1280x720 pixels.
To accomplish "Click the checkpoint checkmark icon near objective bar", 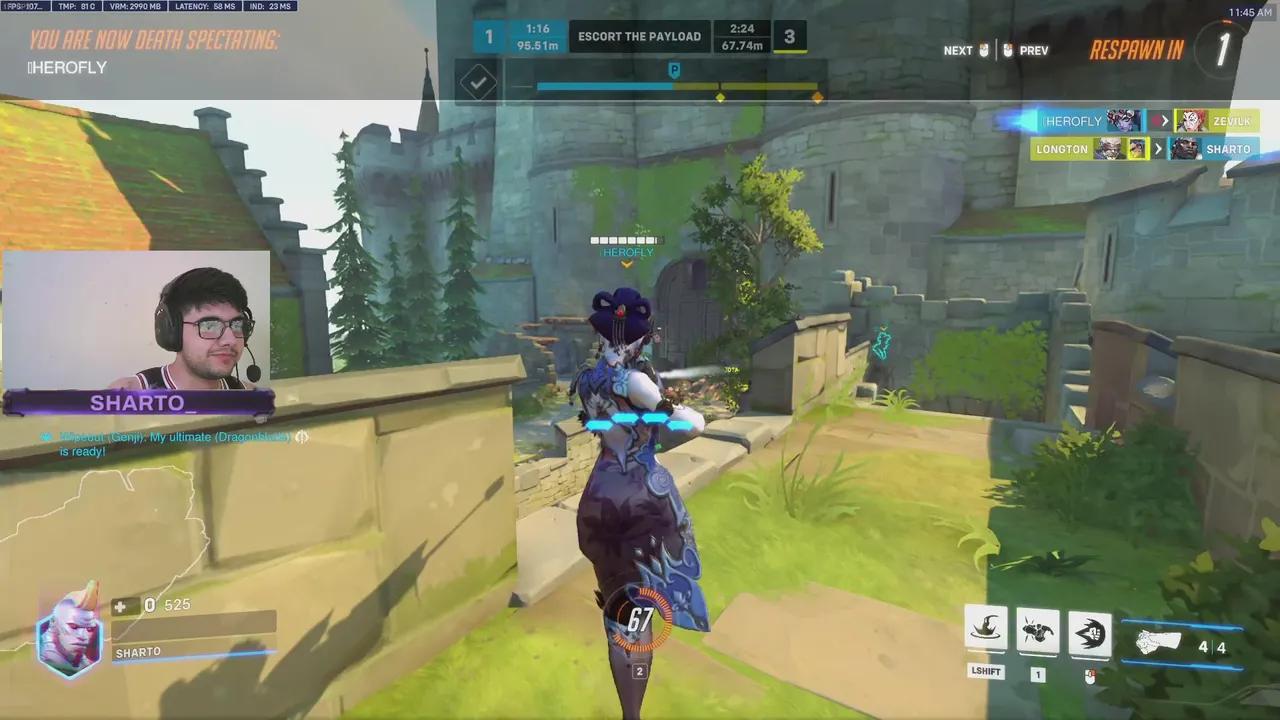I will pyautogui.click(x=477, y=81).
